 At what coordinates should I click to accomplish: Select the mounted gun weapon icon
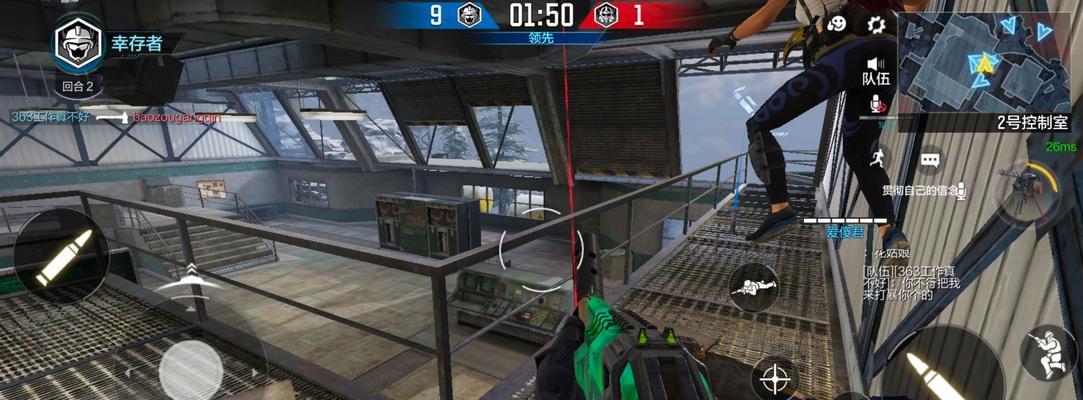[1027, 190]
